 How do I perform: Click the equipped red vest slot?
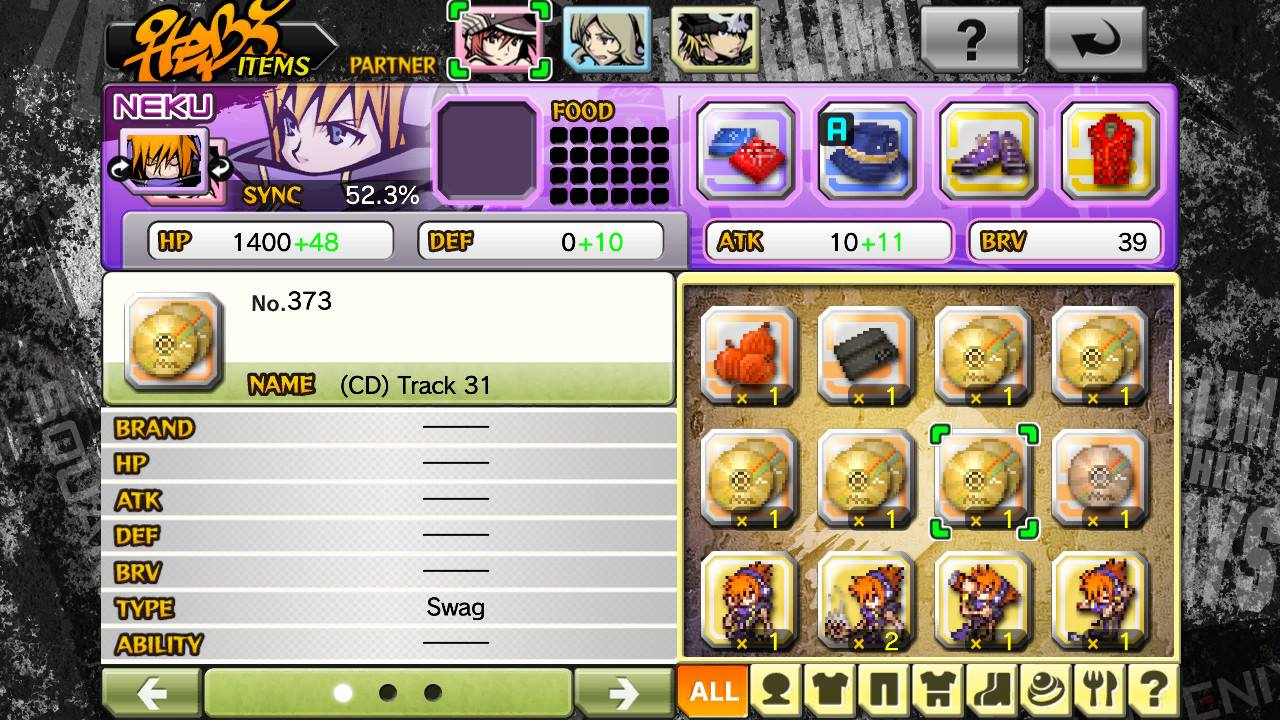[x=1112, y=150]
